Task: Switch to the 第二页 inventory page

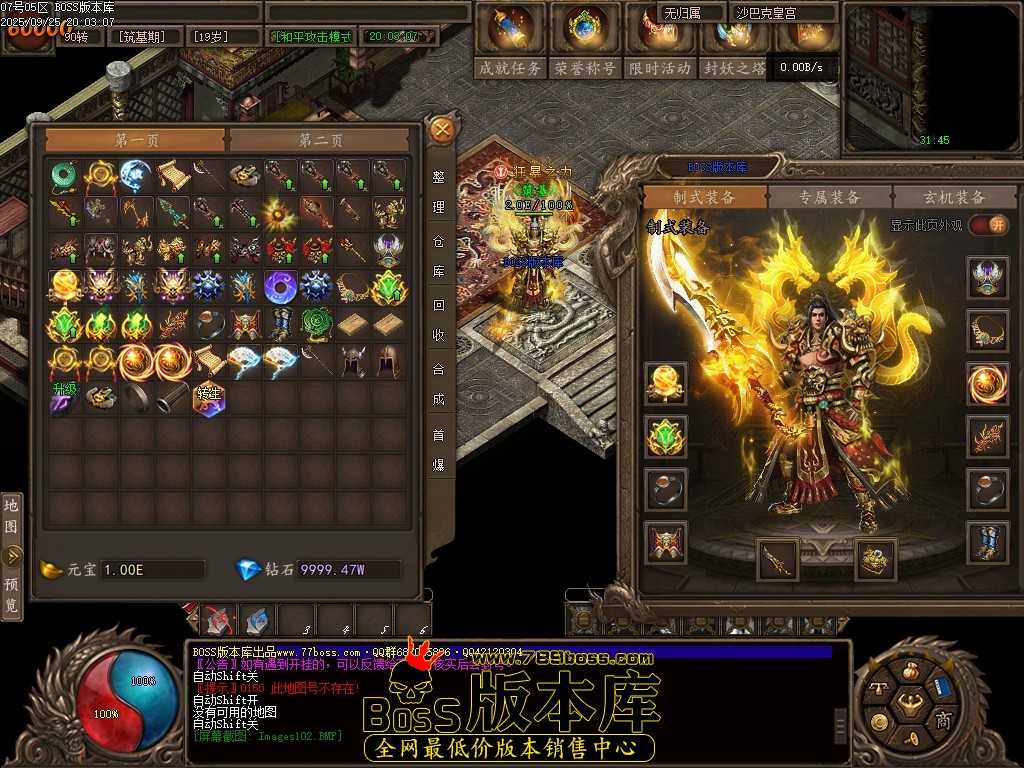Action: pyautogui.click(x=321, y=141)
